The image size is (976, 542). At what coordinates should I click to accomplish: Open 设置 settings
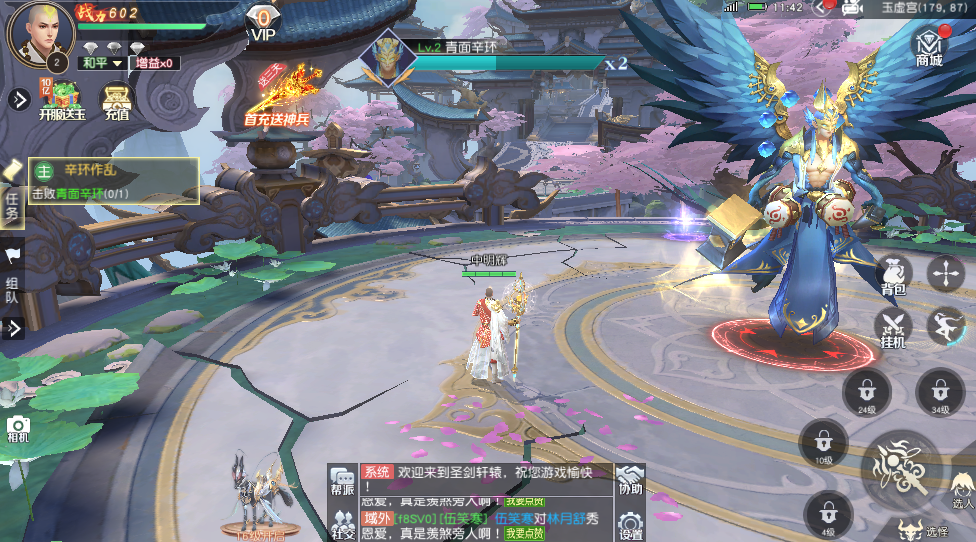[630, 525]
